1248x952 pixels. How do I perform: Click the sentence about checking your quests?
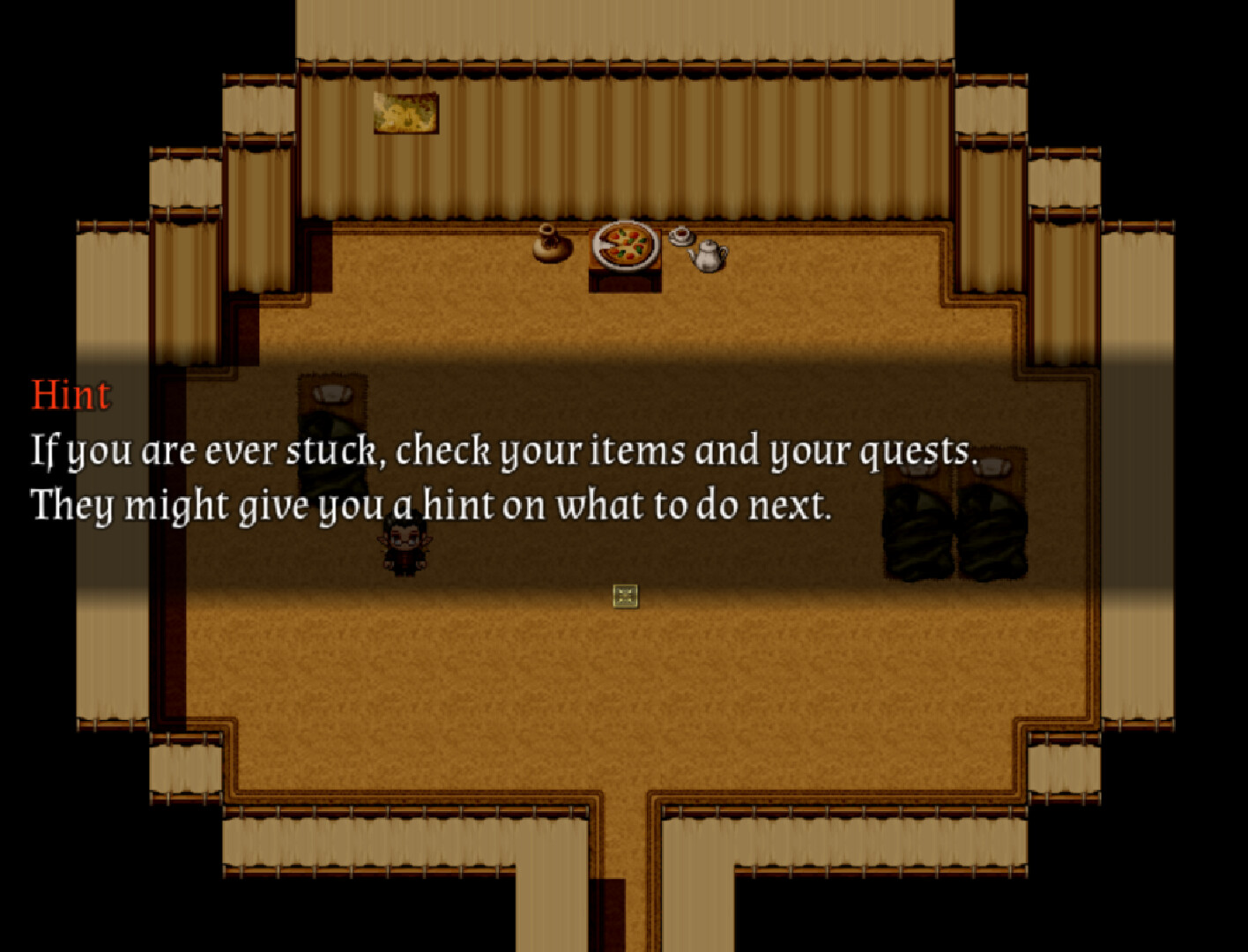click(x=502, y=450)
